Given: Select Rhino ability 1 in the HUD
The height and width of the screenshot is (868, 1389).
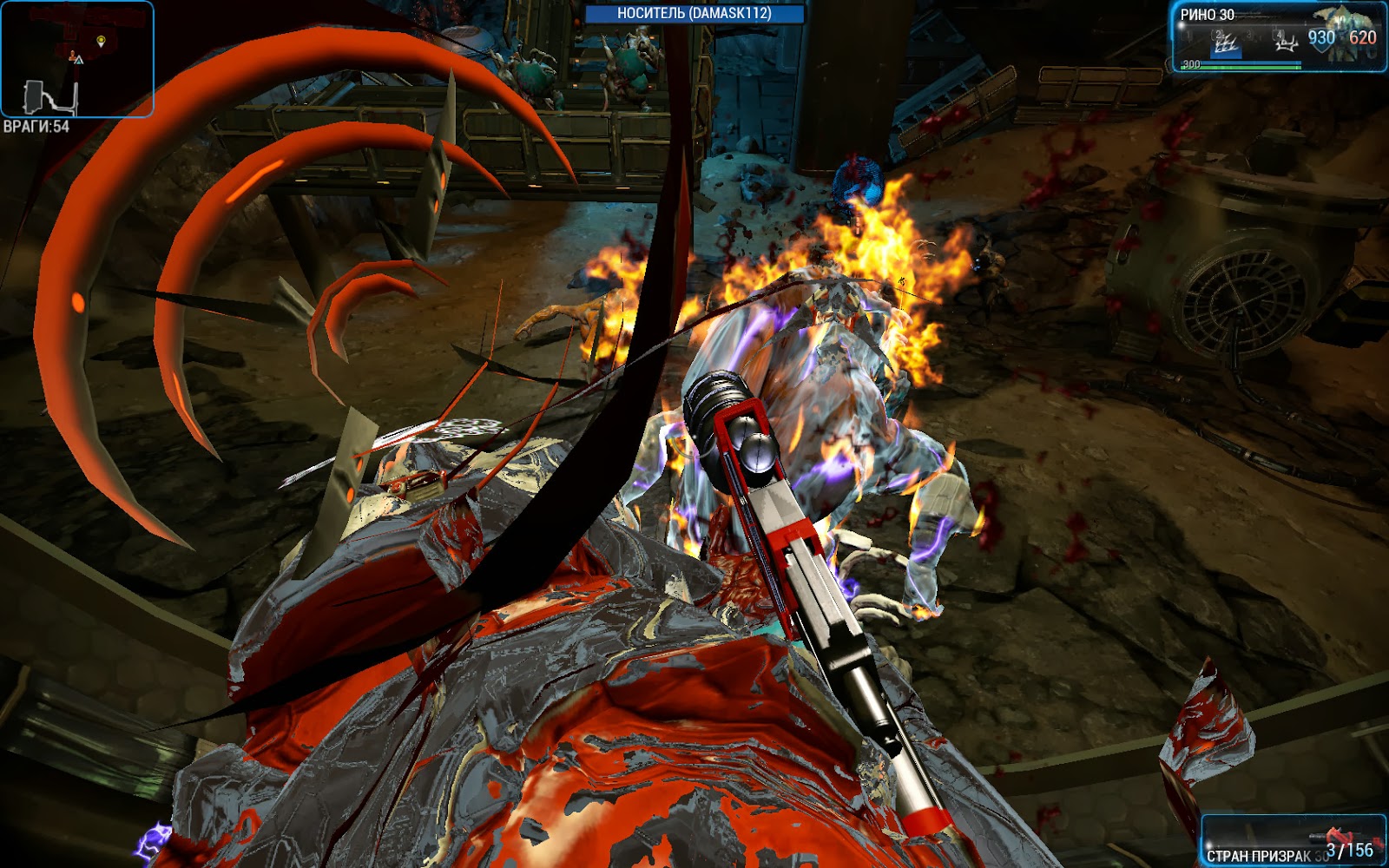Looking at the screenshot, I should tap(1187, 36).
